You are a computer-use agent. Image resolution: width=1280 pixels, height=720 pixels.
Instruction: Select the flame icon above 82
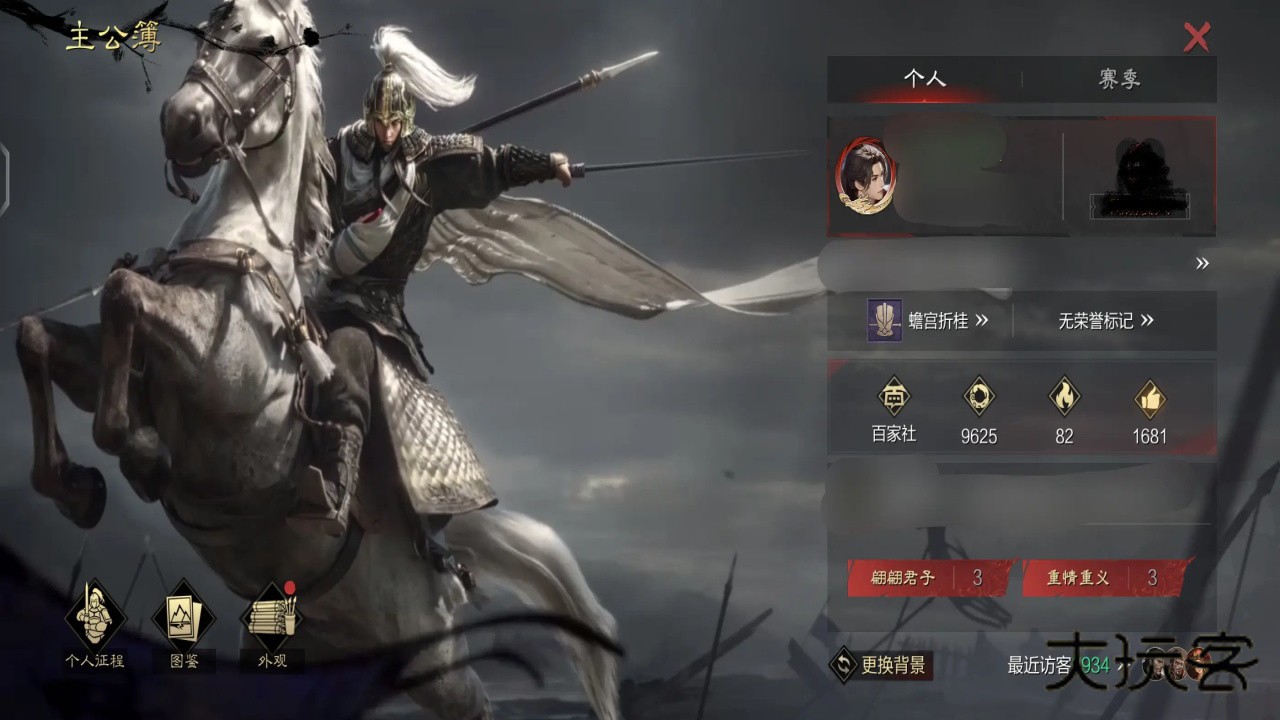1063,398
